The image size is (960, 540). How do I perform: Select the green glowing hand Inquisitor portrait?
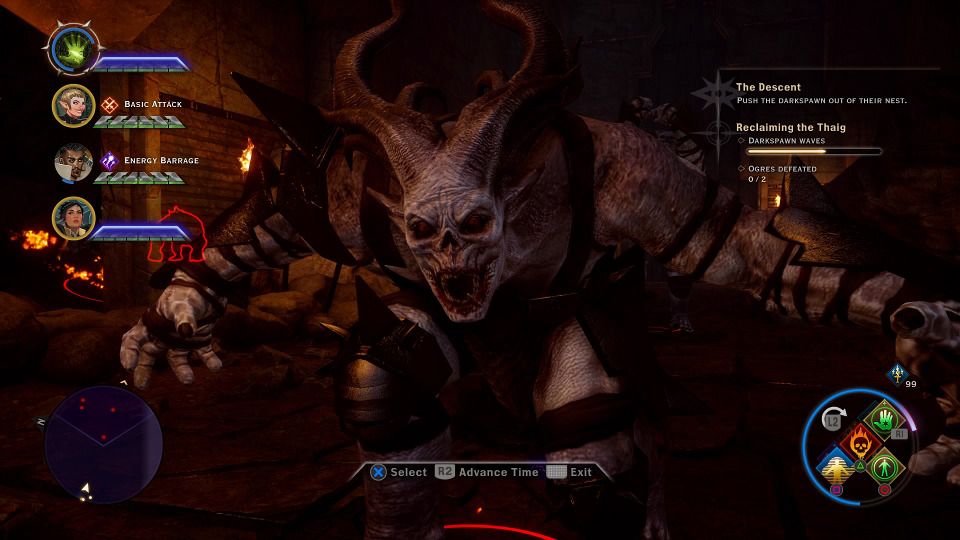(x=73, y=48)
